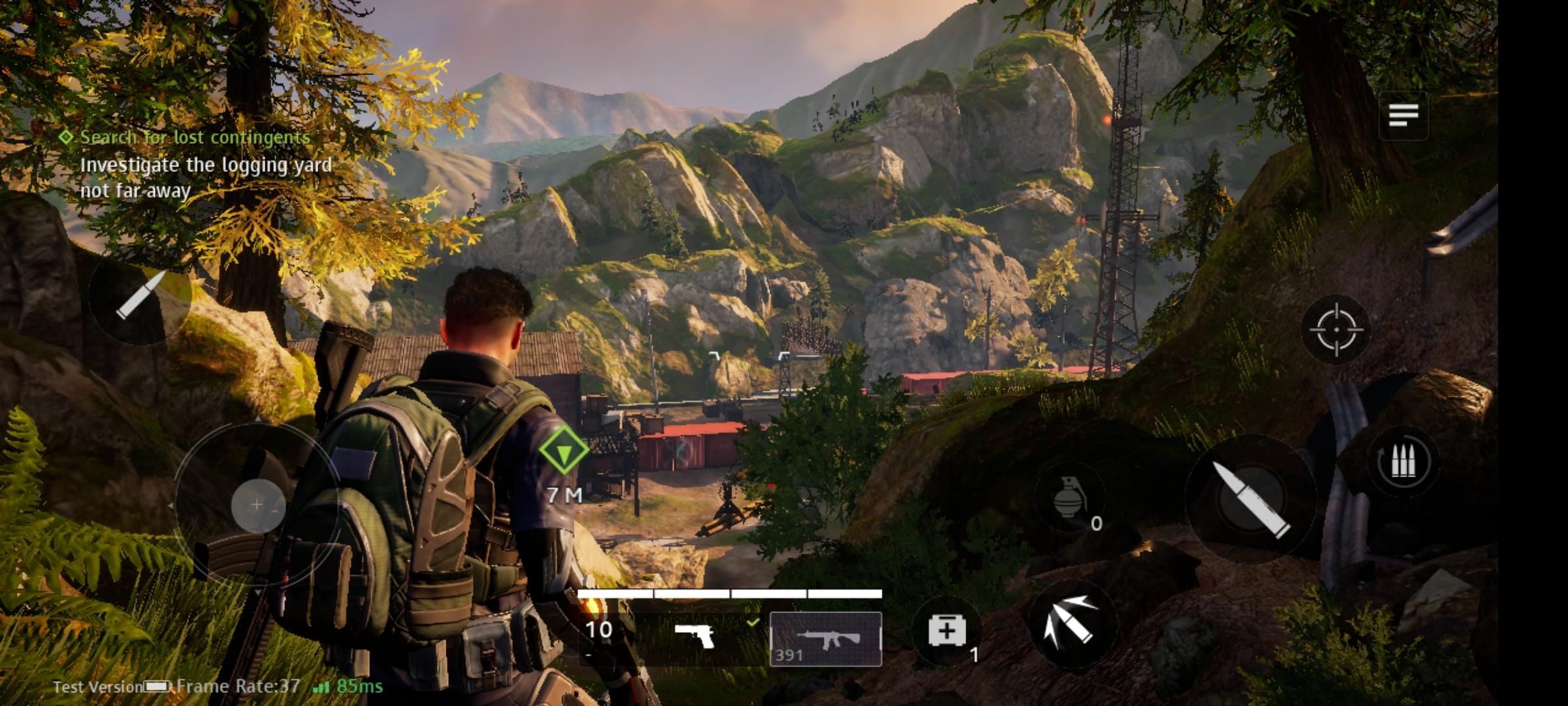Fire using the large bullet button
1568x706 pixels.
point(1250,499)
